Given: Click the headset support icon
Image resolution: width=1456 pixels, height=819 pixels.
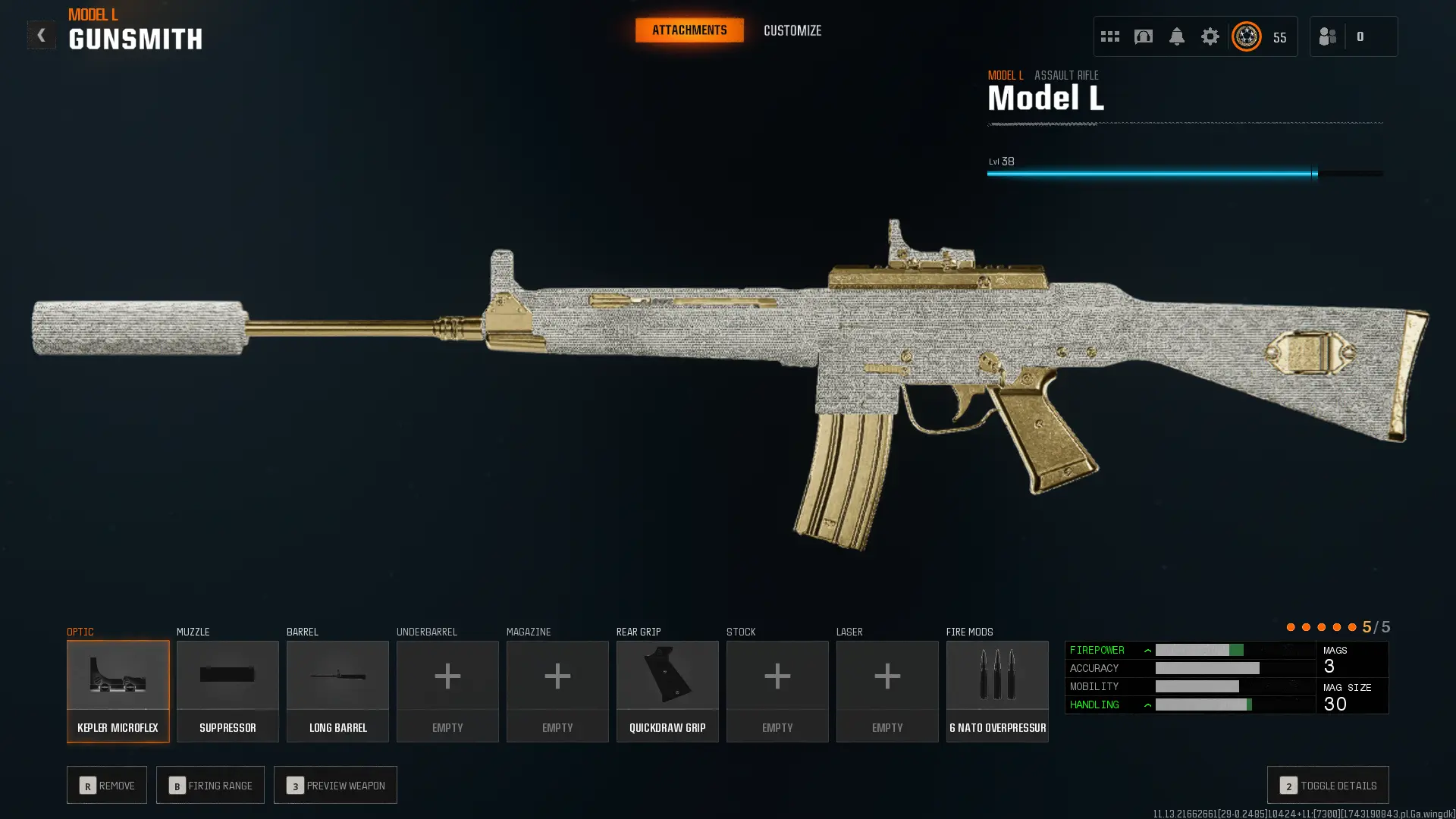Looking at the screenshot, I should pyautogui.click(x=1144, y=36).
